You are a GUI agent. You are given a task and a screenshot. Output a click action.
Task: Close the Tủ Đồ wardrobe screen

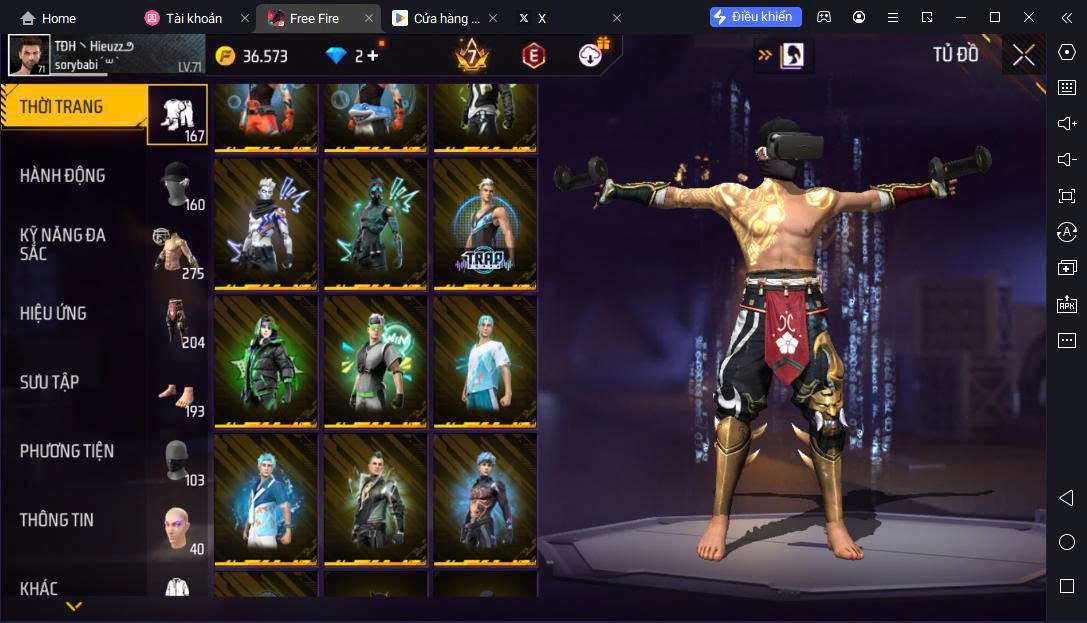coord(1023,55)
